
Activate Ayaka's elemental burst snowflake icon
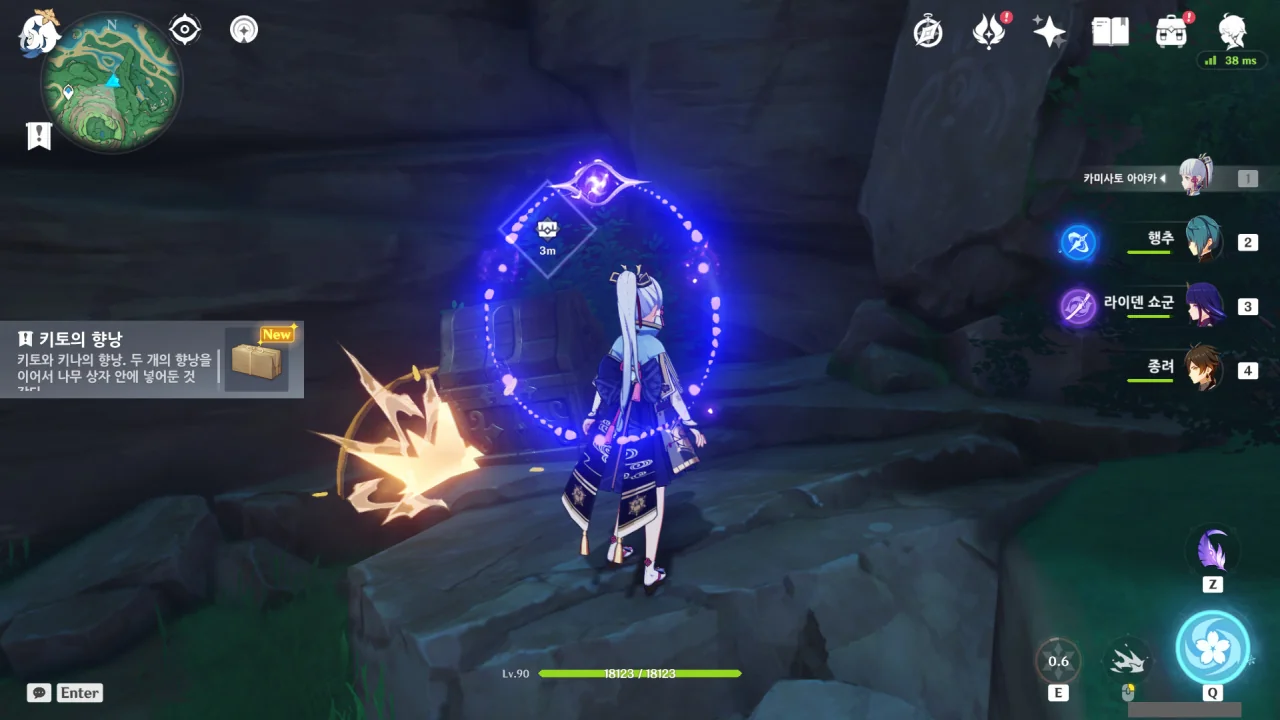1212,647
